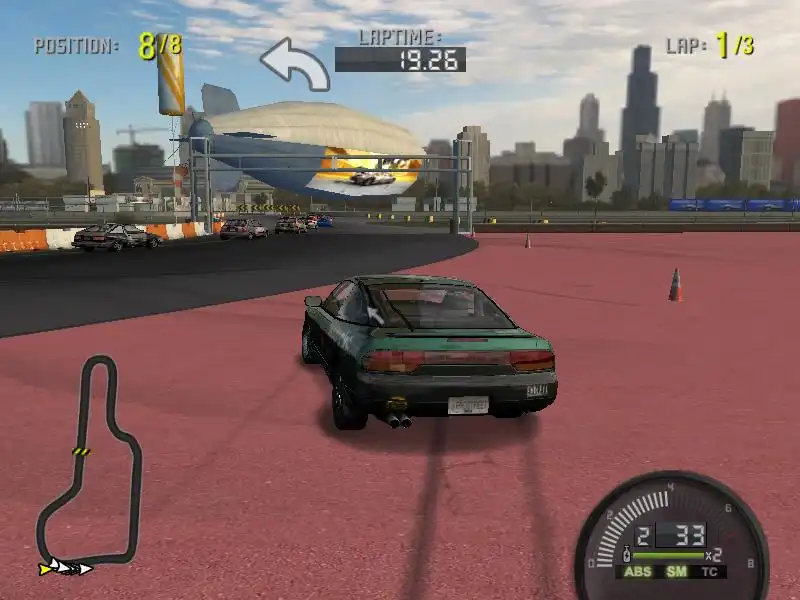Toggle the TC traction control indicator
The width and height of the screenshot is (800, 600).
click(x=709, y=572)
